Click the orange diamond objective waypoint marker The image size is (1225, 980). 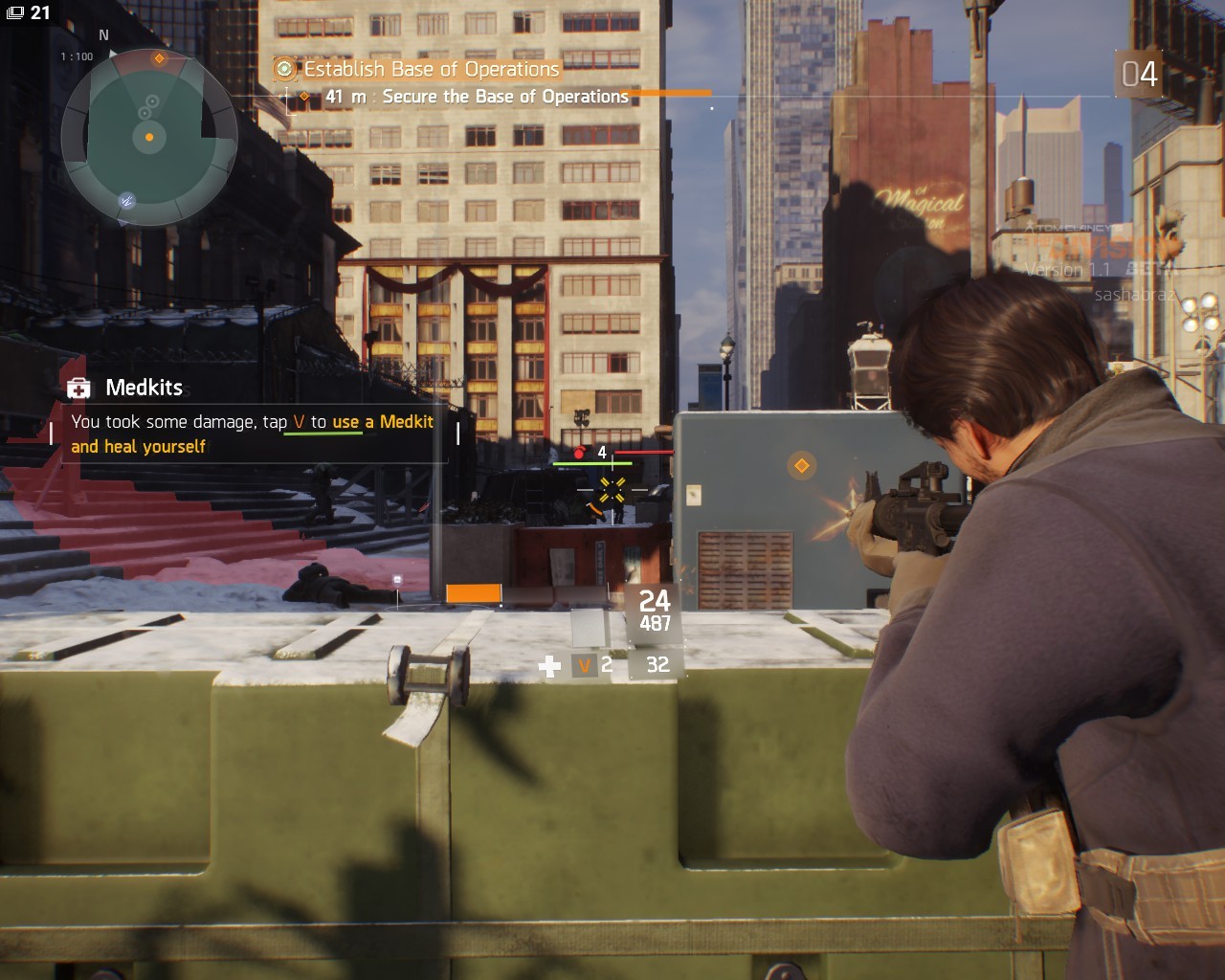click(x=801, y=466)
